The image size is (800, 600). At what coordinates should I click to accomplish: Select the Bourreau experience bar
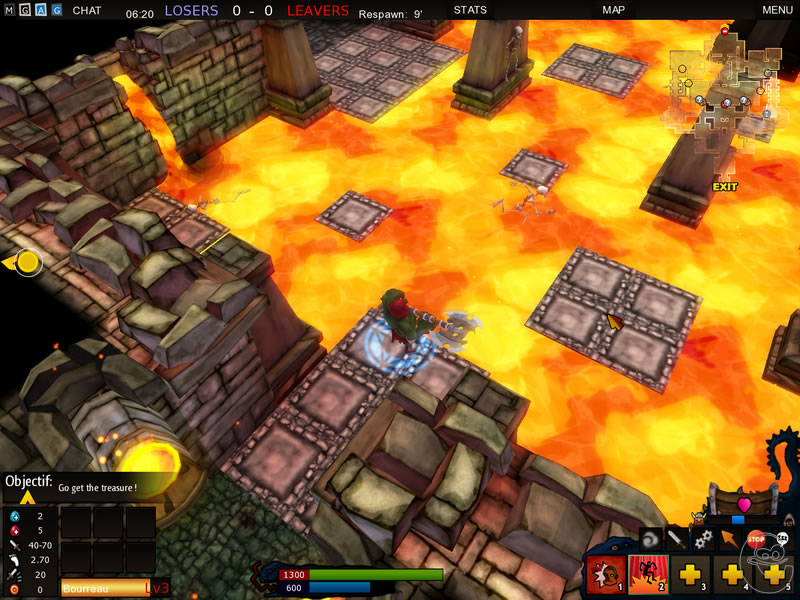pos(104,589)
